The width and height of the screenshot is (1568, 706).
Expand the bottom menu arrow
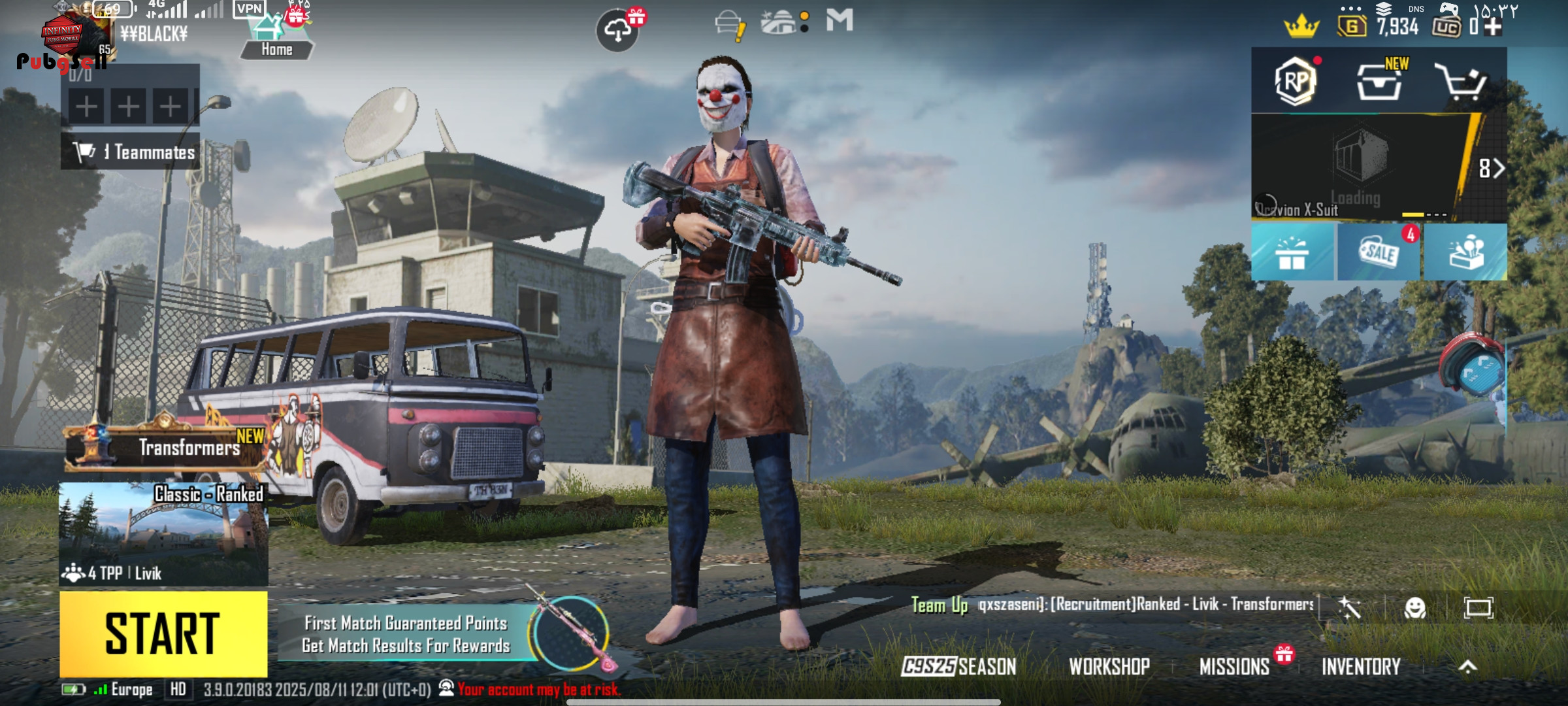1467,666
